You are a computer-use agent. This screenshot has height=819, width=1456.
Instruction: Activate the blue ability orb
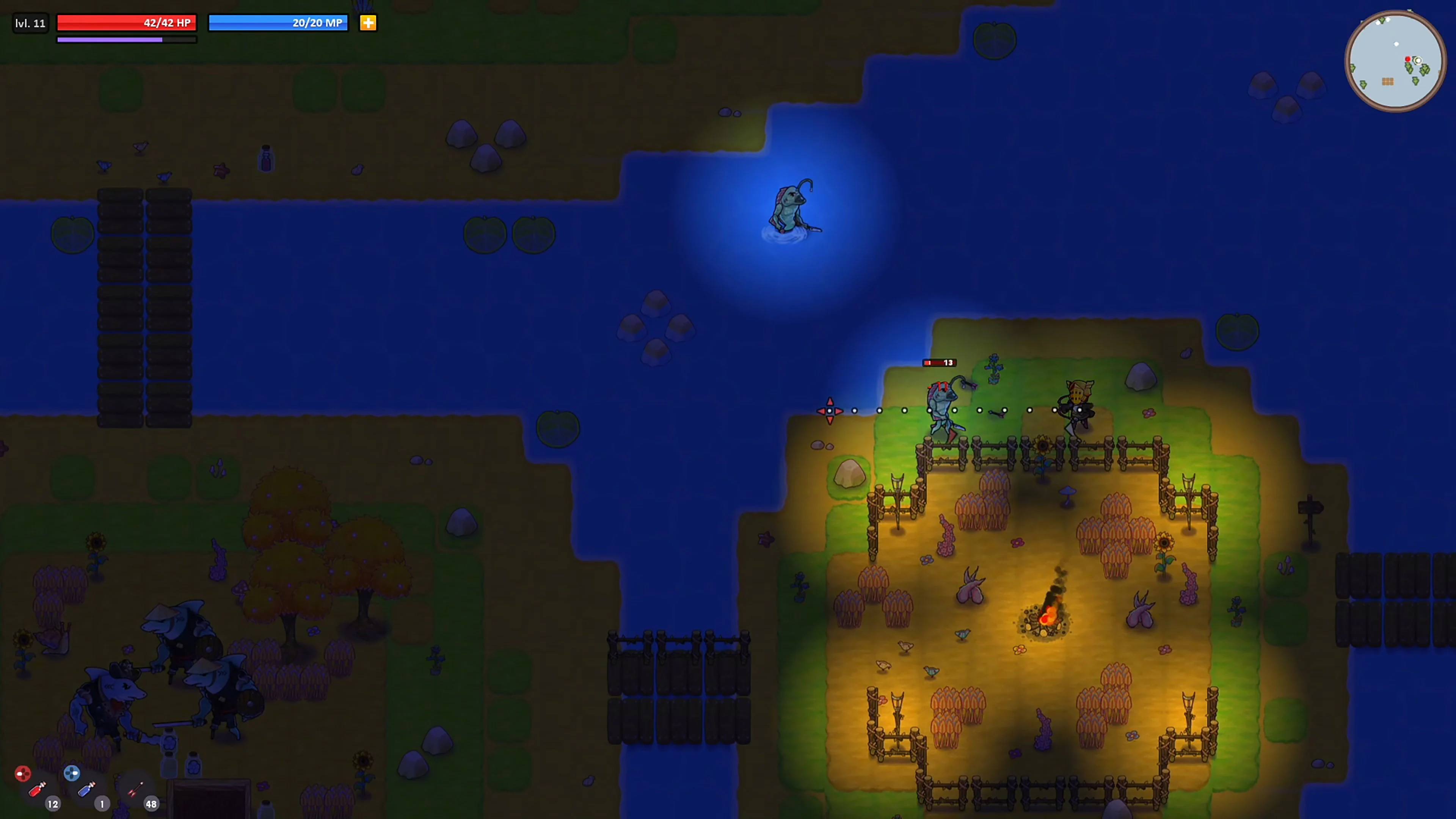pyautogui.click(x=72, y=773)
